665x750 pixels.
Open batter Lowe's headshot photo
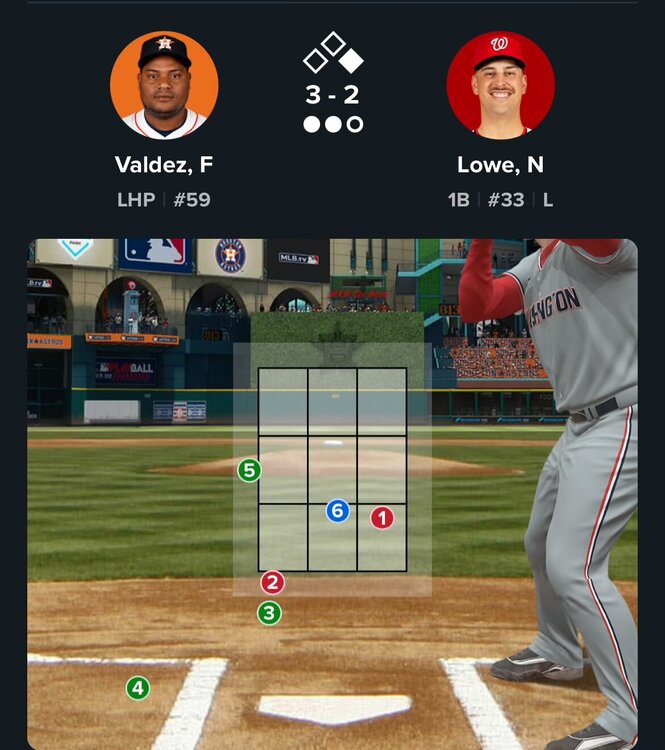click(500, 85)
